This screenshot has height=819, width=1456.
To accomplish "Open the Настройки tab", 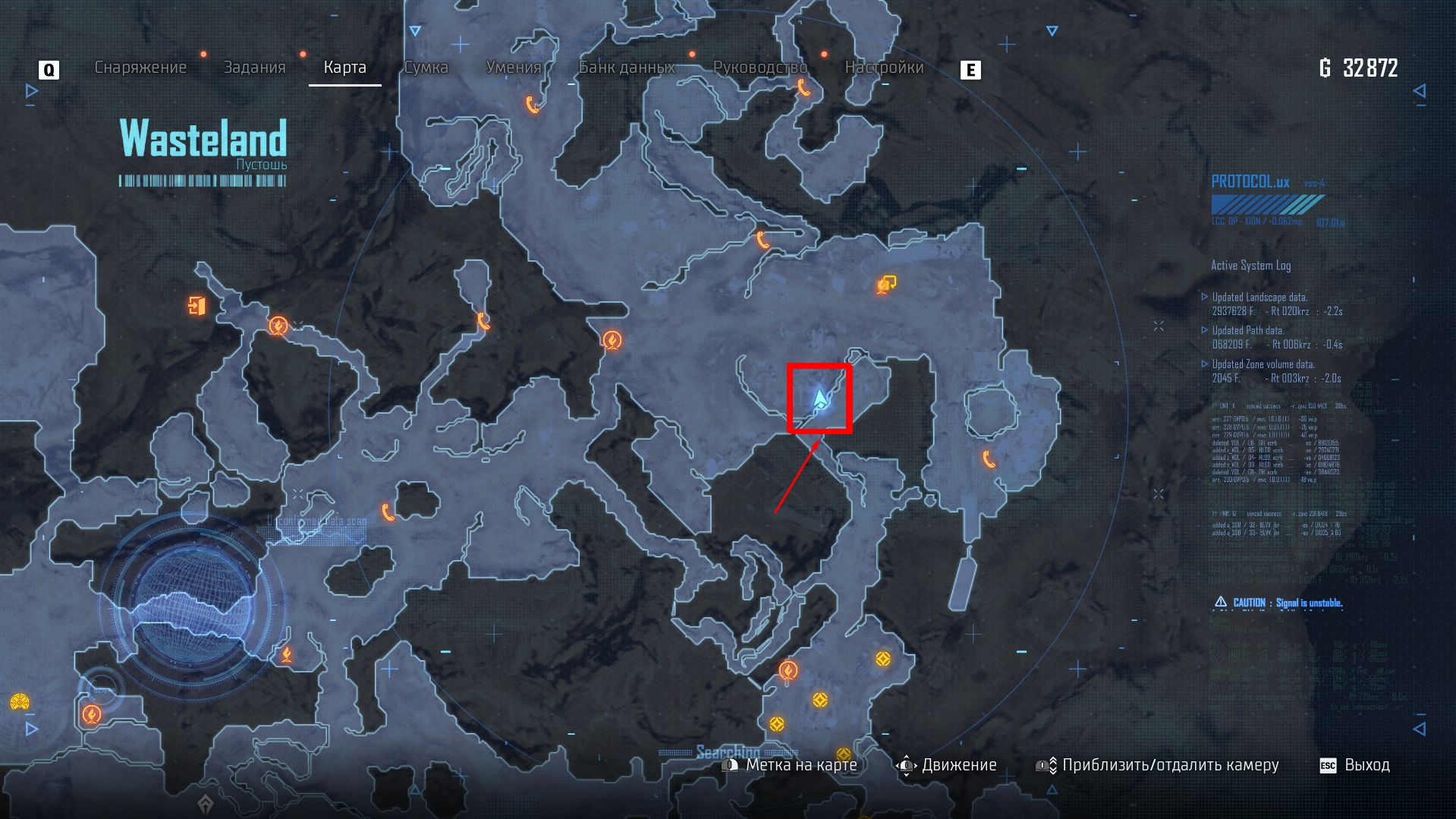I will click(884, 68).
